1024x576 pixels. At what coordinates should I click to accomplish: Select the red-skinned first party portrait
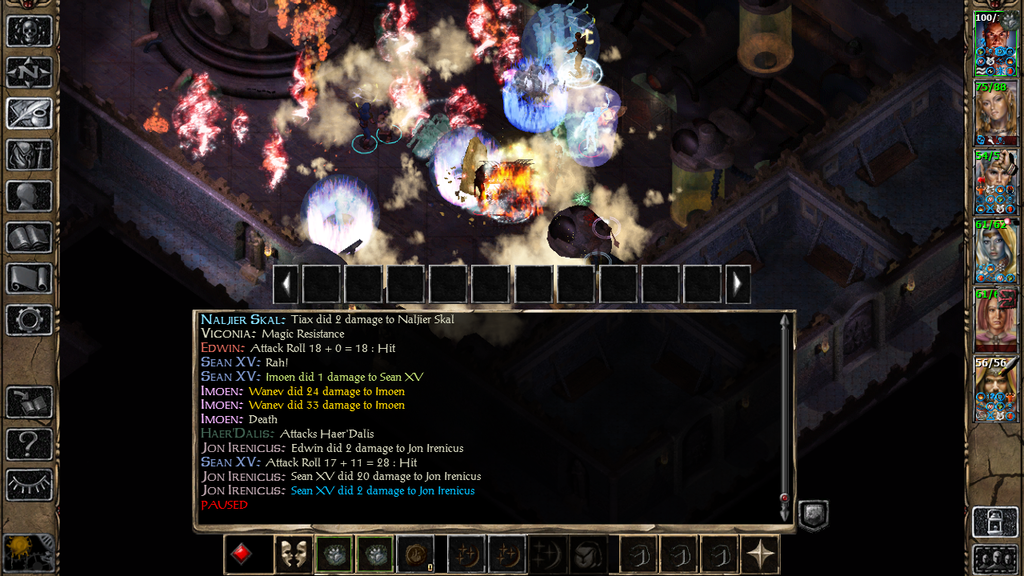[995, 46]
